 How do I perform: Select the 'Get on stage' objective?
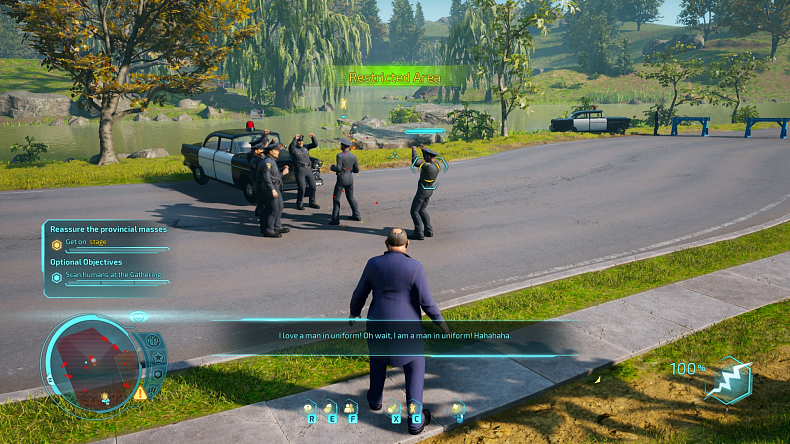click(87, 243)
